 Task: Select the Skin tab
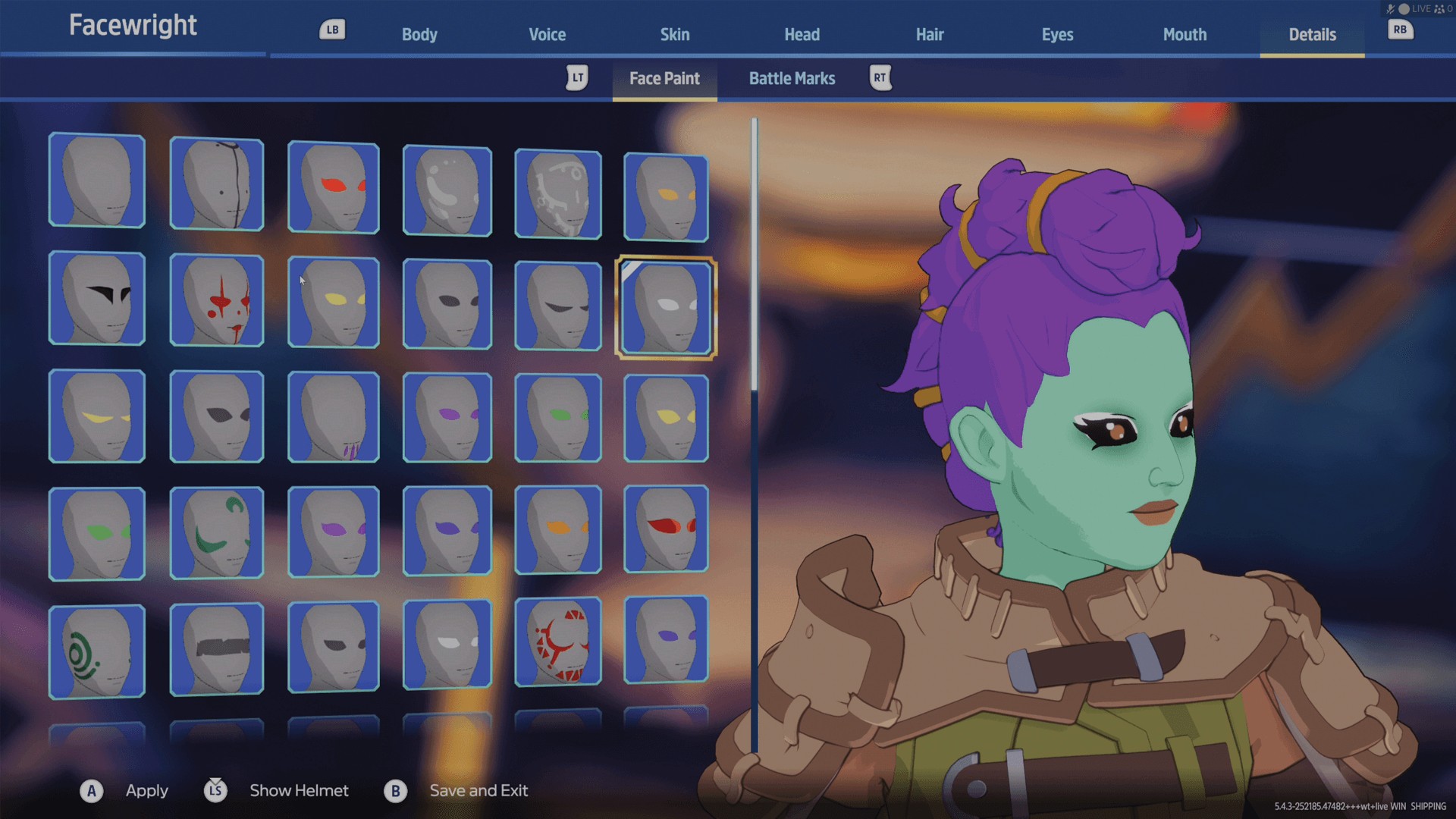click(674, 35)
